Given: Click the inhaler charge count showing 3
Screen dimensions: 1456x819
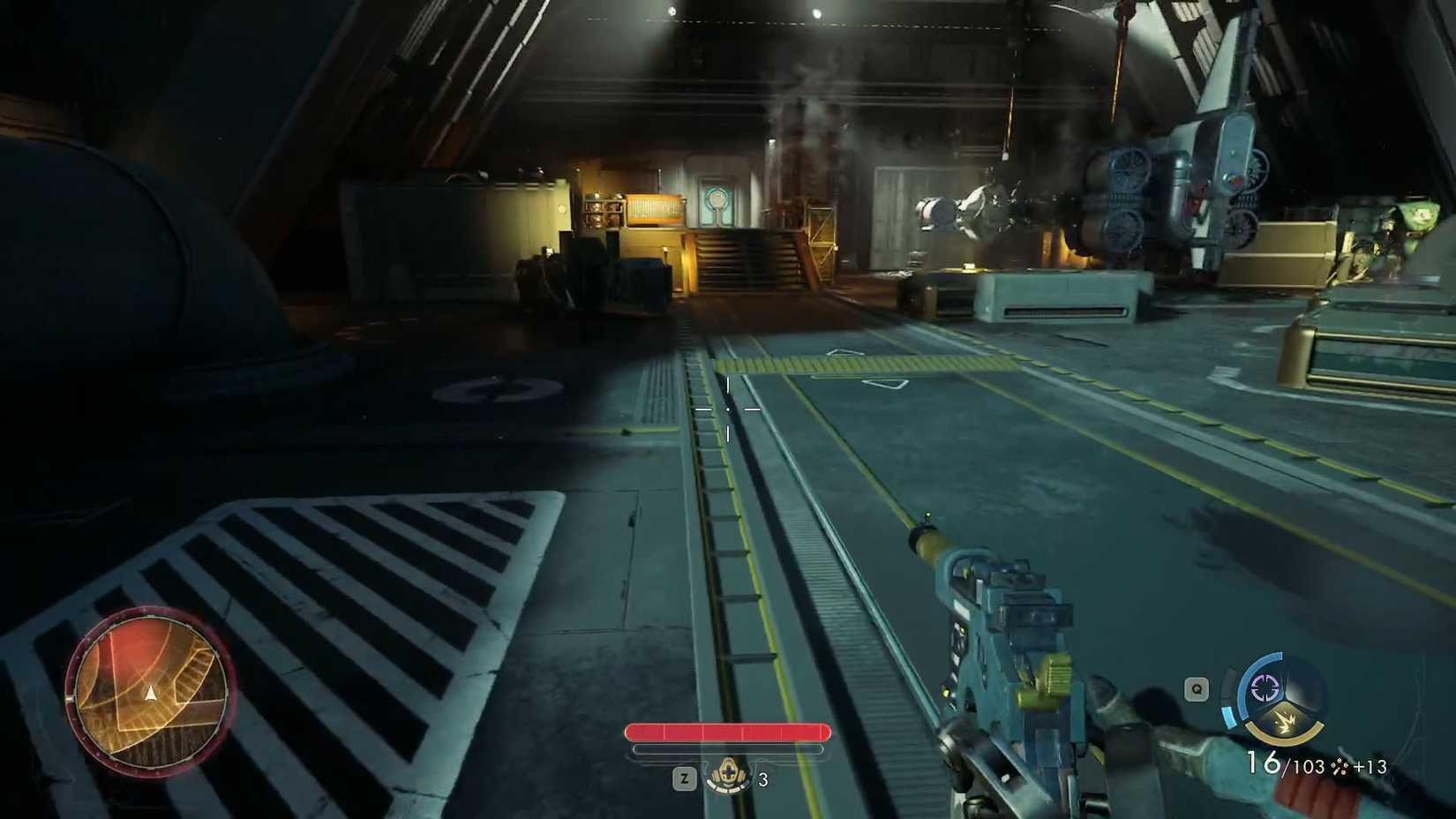Looking at the screenshot, I should pos(762,780).
